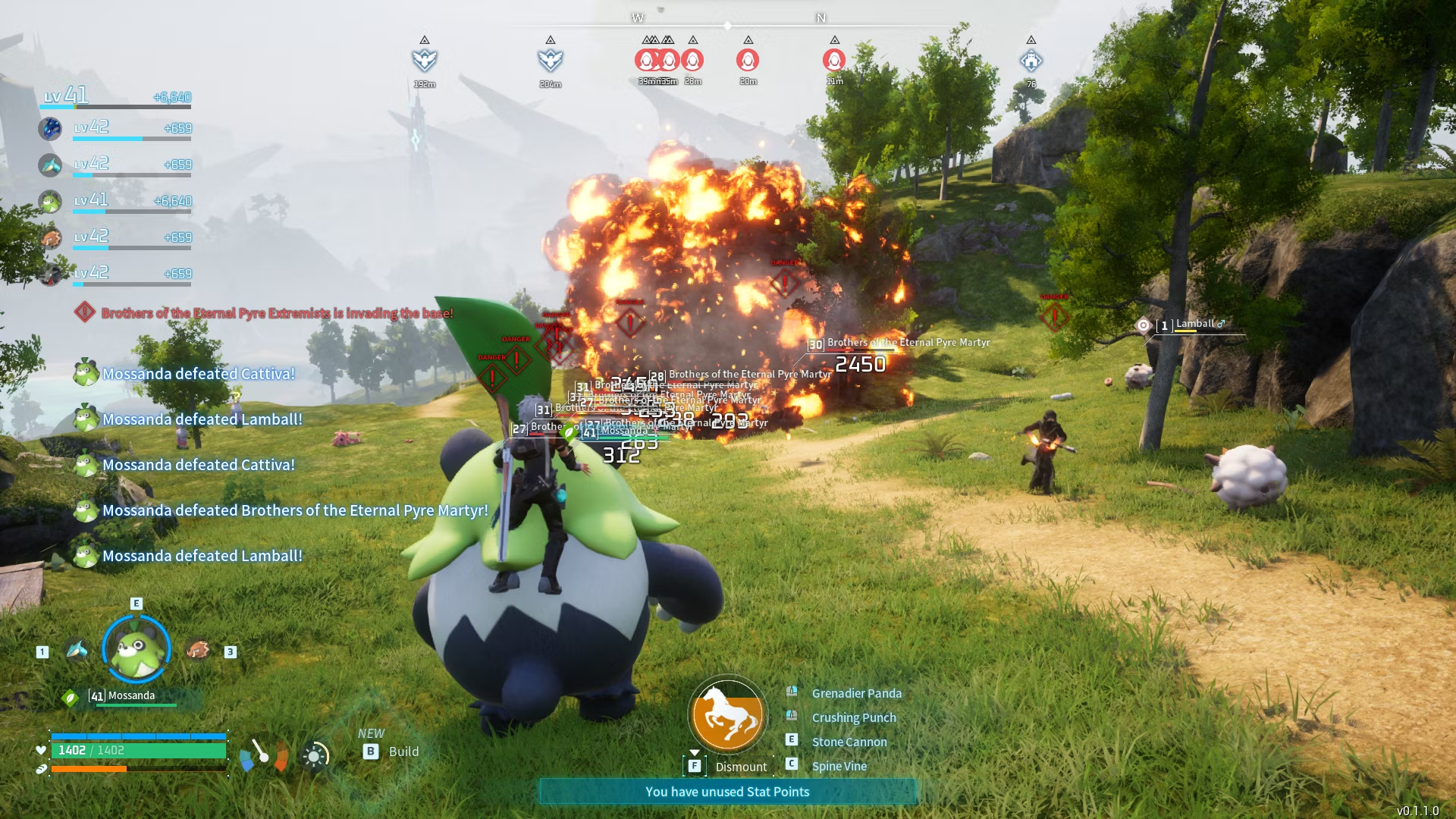This screenshot has width=1456, height=819.
Task: Click the orange horse Dismount icon
Action: [727, 714]
